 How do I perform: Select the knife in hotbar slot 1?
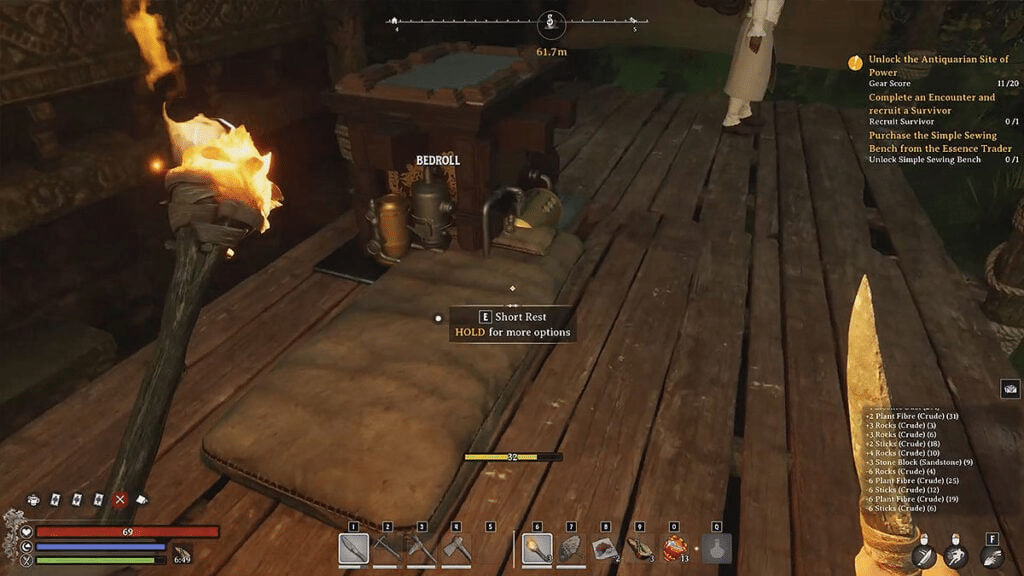tap(354, 548)
